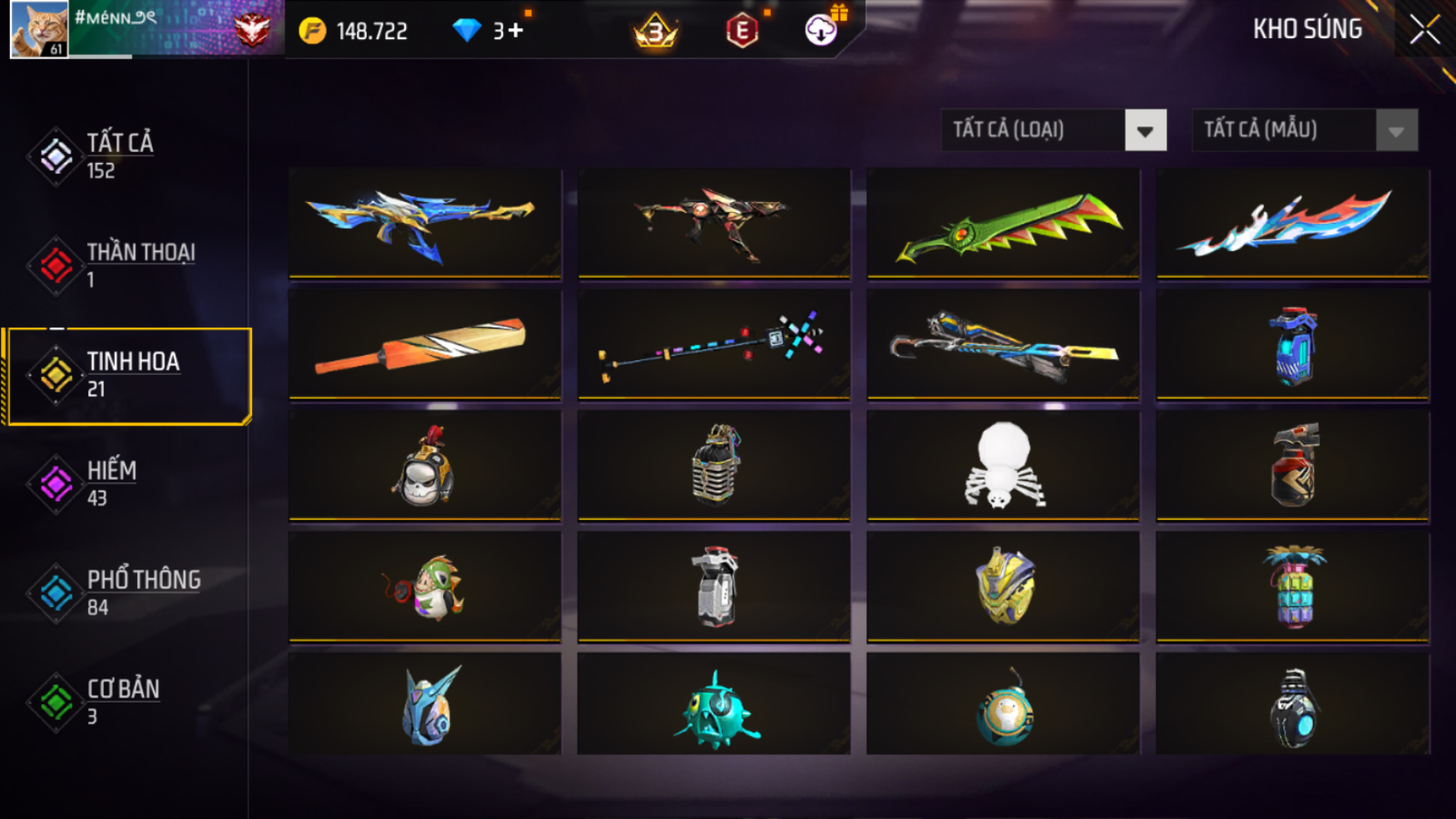Select the orange cricket bat skin
Screen dimensions: 1456x819
(424, 343)
